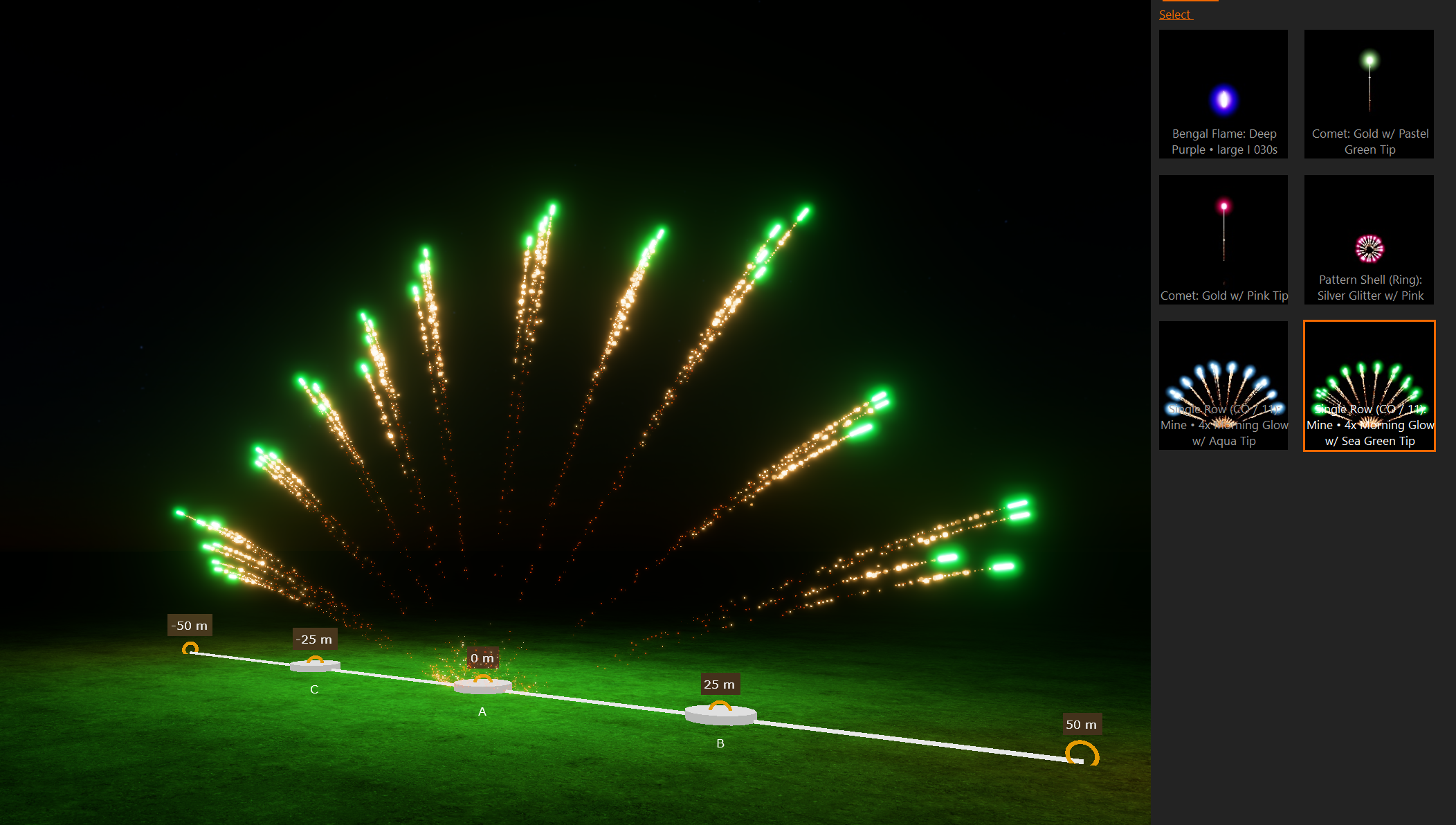
Task: Select the Pattern Shell (Ring): Silver Glitter effect
Action: click(x=1368, y=240)
